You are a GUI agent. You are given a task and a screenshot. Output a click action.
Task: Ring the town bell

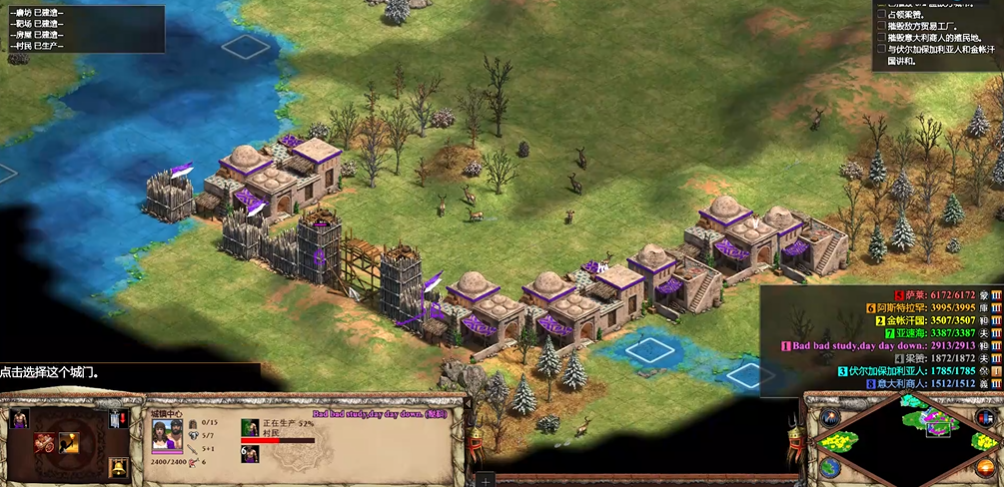tap(118, 466)
